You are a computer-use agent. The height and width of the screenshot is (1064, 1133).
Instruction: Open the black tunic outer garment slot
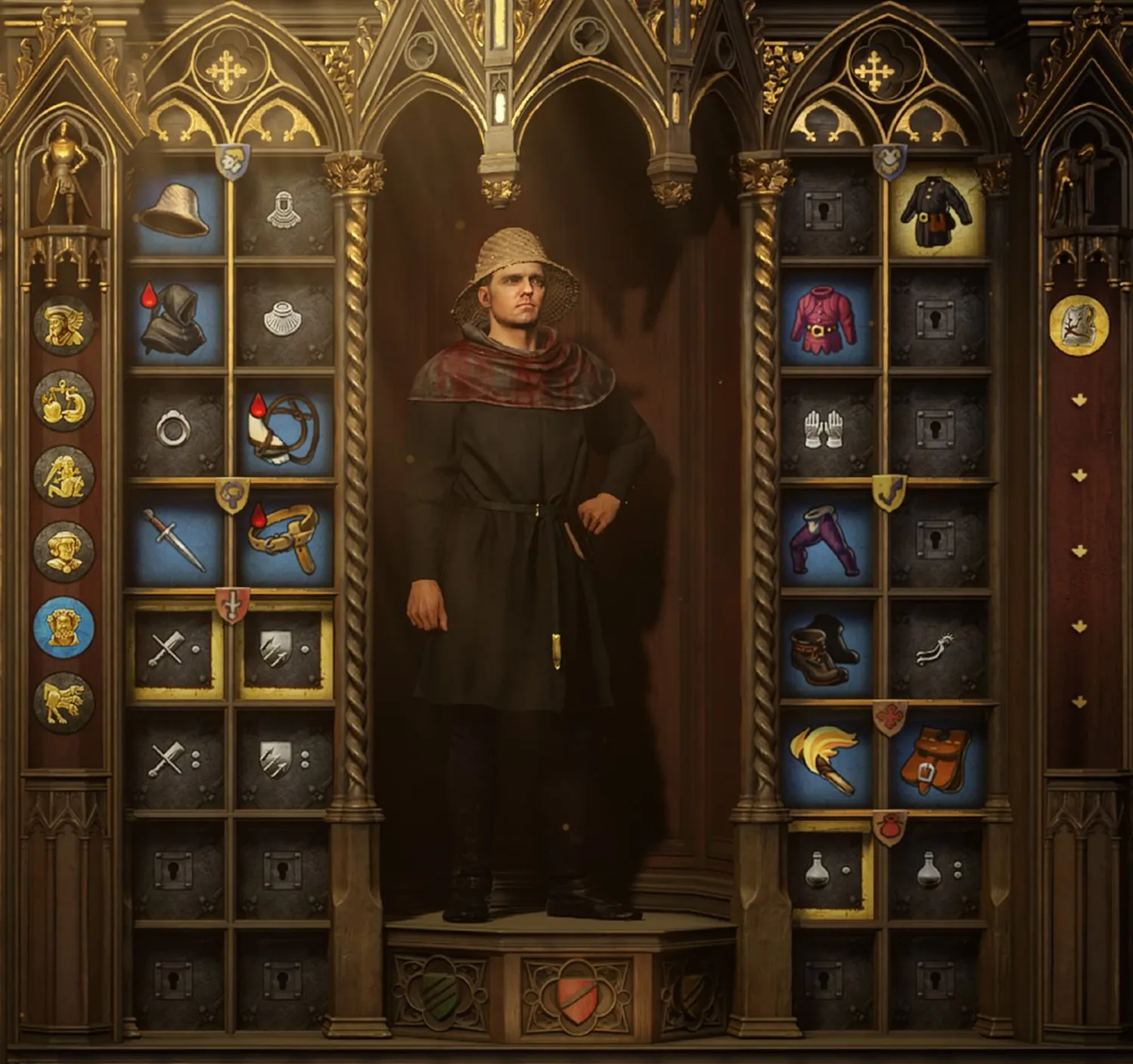point(936,211)
